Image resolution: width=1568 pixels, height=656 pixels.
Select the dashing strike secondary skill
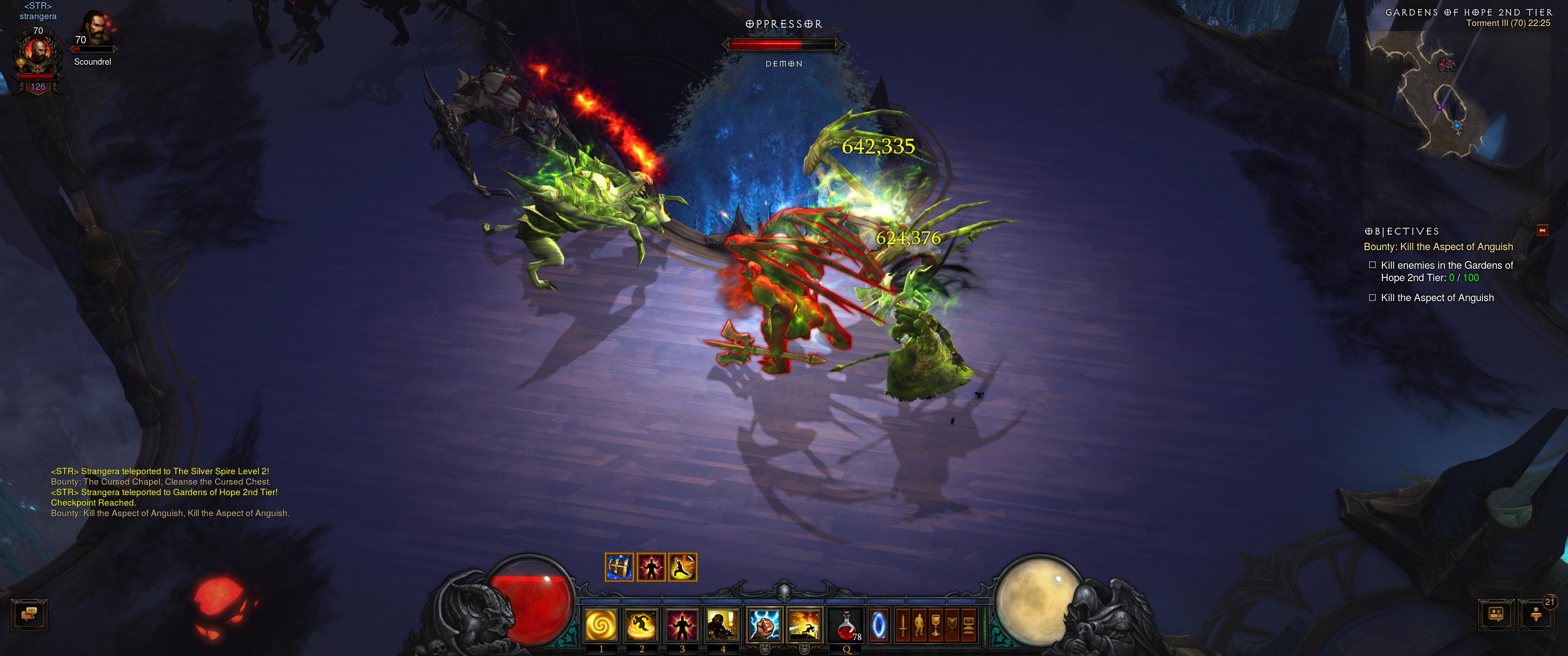pos(804,625)
